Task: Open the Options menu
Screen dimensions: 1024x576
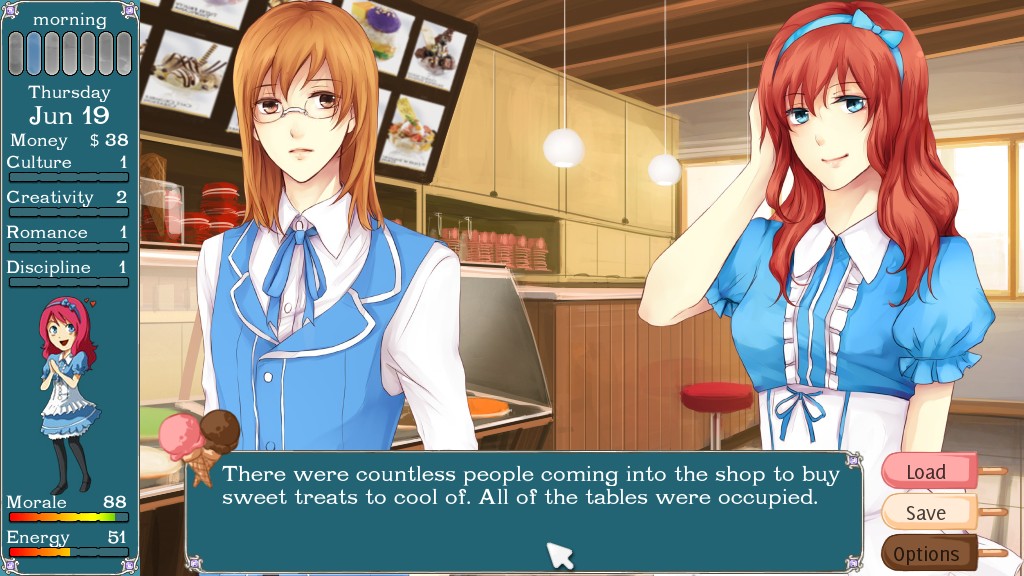Action: coord(927,553)
